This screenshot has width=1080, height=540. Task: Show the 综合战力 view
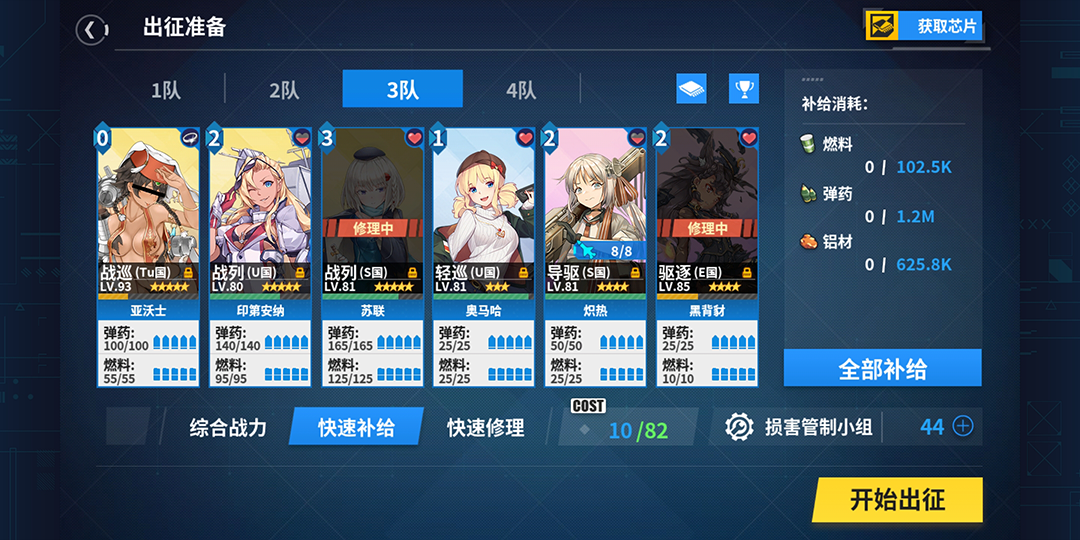[x=228, y=428]
